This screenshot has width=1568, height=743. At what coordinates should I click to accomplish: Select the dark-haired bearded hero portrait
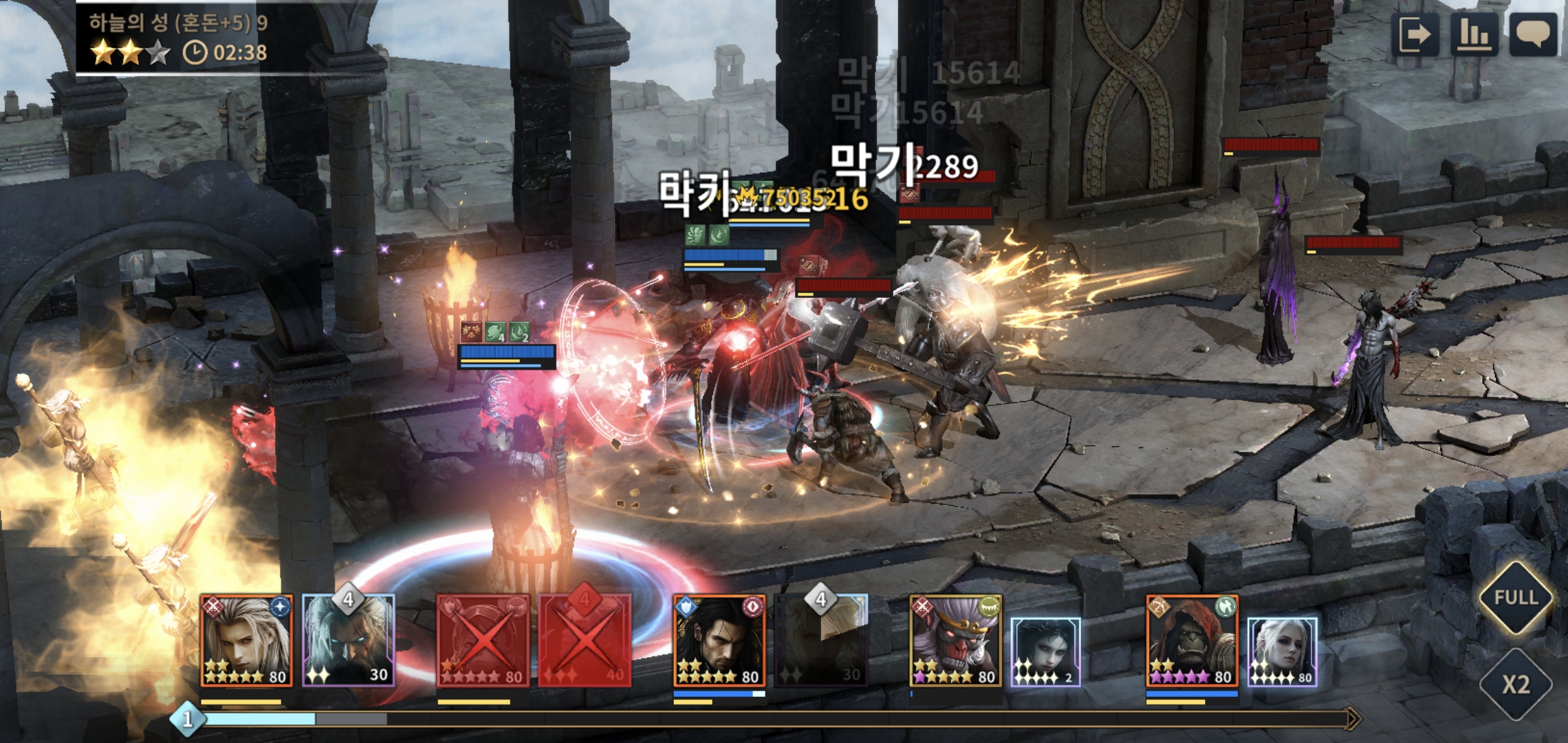[719, 640]
